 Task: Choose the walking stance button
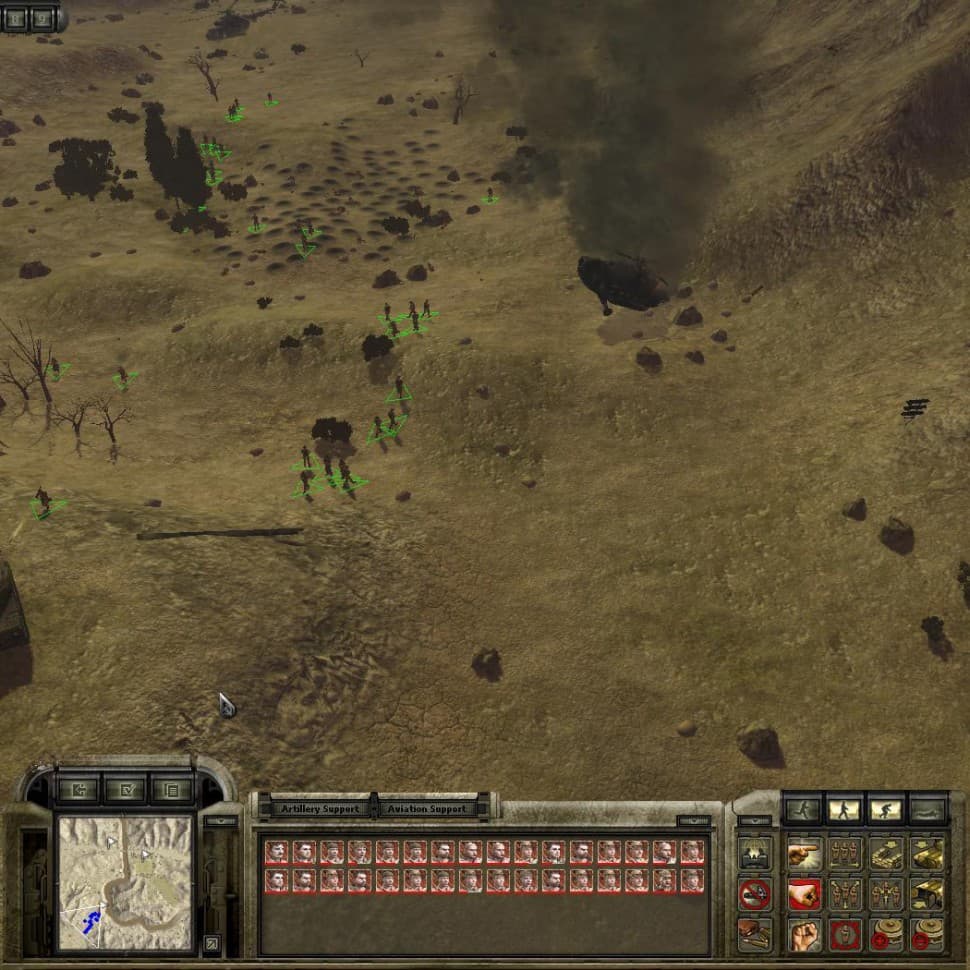coord(843,810)
